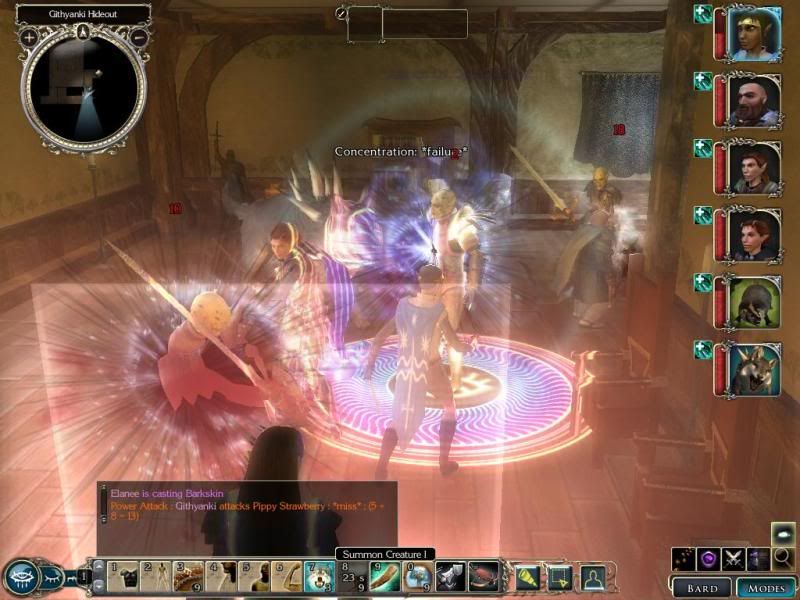This screenshot has width=800, height=600.
Task: Activate the Summon Creature I hotbar slot
Action: coord(319,575)
